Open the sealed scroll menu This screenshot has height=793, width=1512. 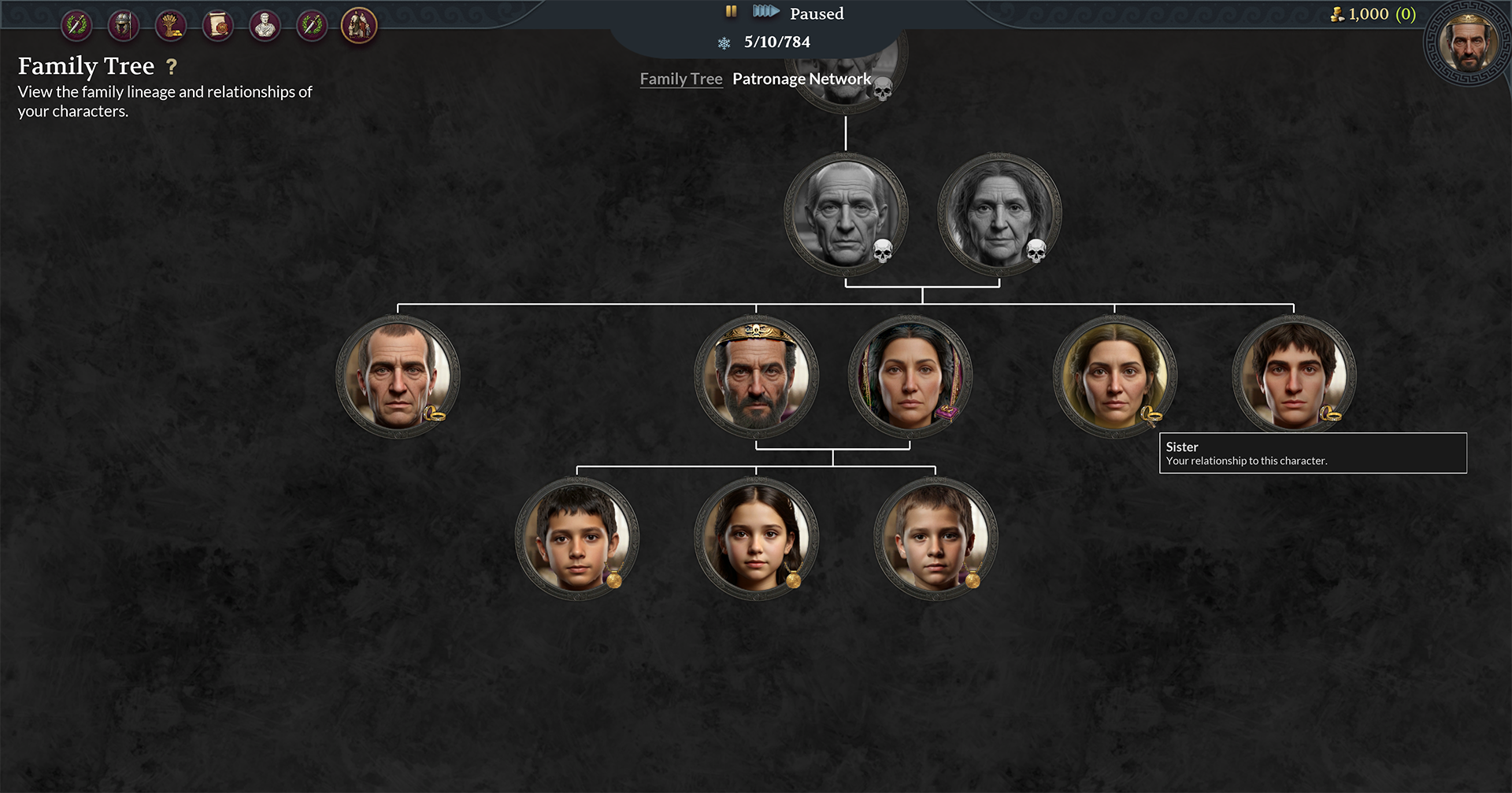pyautogui.click(x=218, y=26)
